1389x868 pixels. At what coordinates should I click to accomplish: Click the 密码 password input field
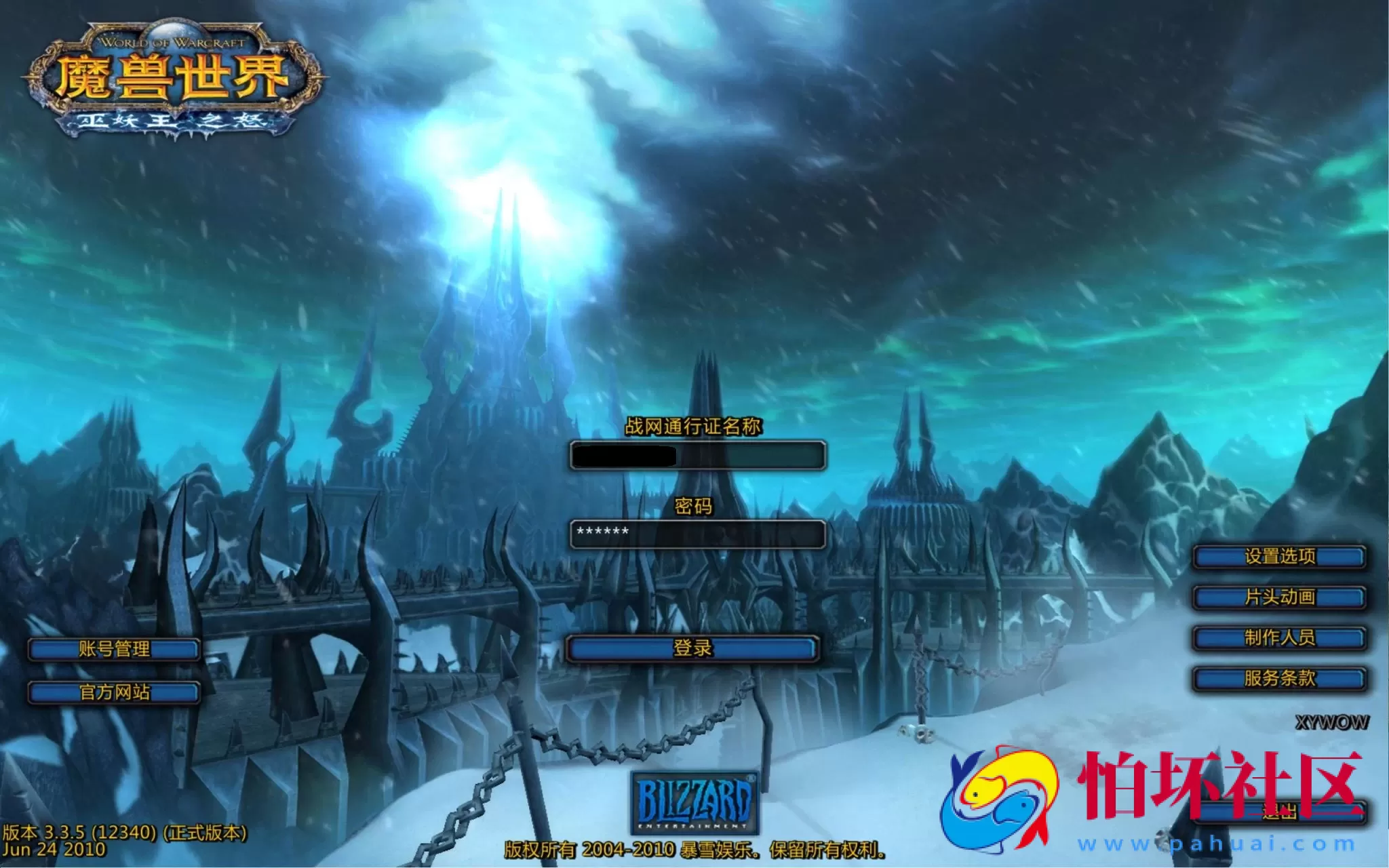[699, 536]
